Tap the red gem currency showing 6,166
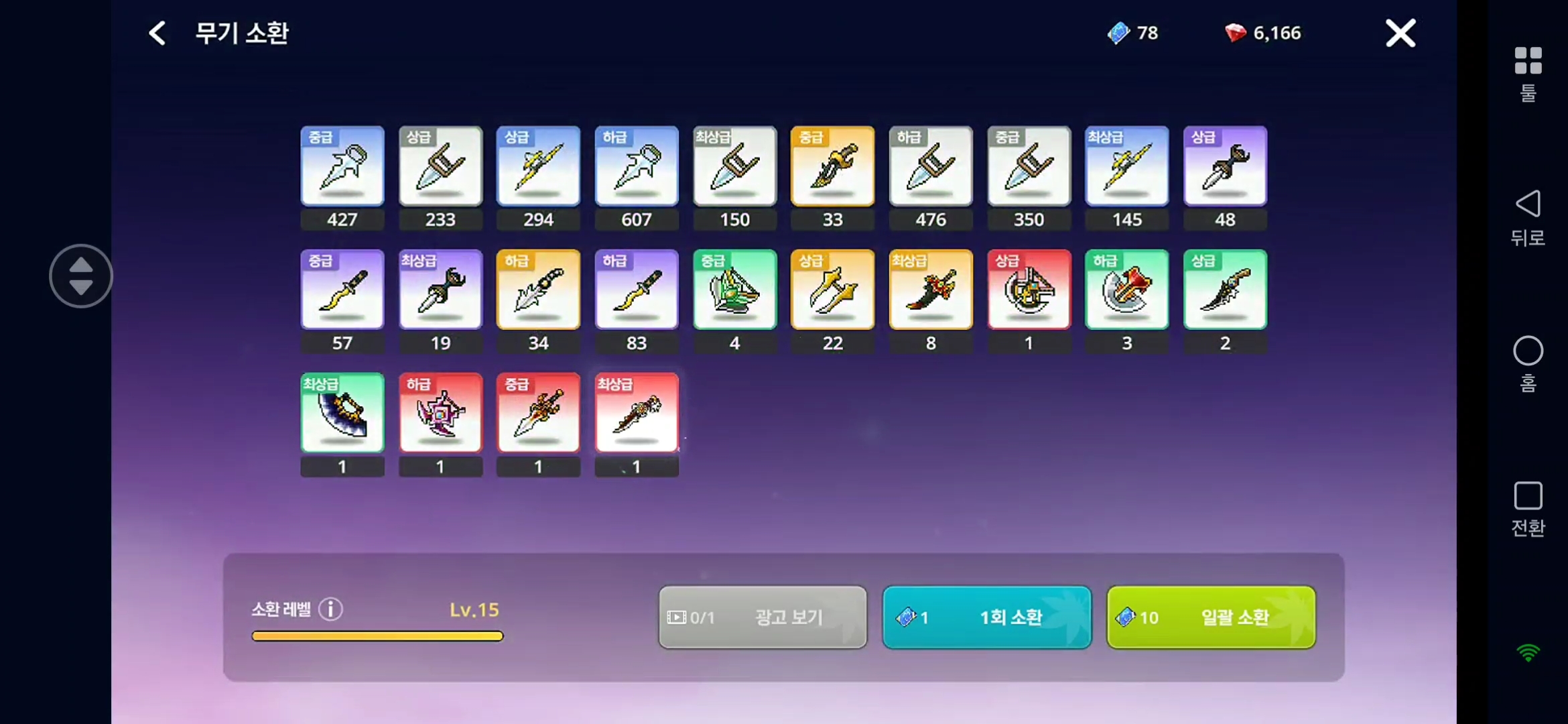The image size is (1568, 724). click(1263, 33)
